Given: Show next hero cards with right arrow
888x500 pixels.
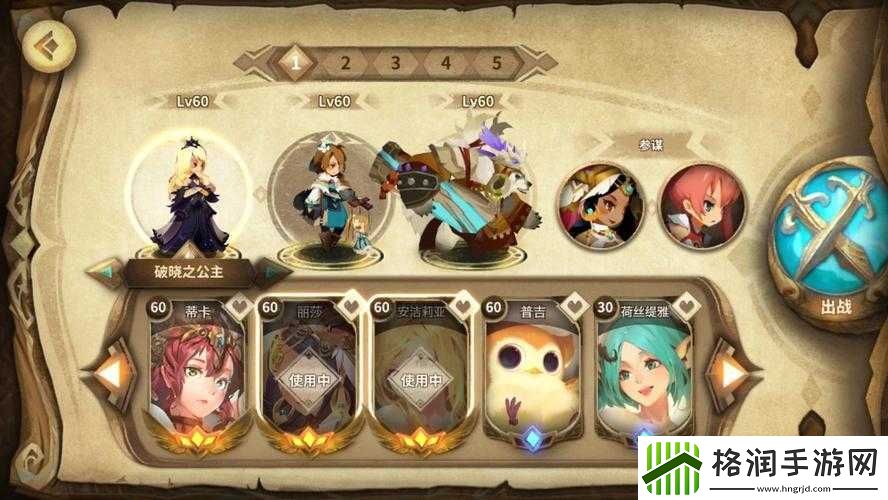Looking at the screenshot, I should pyautogui.click(x=733, y=374).
